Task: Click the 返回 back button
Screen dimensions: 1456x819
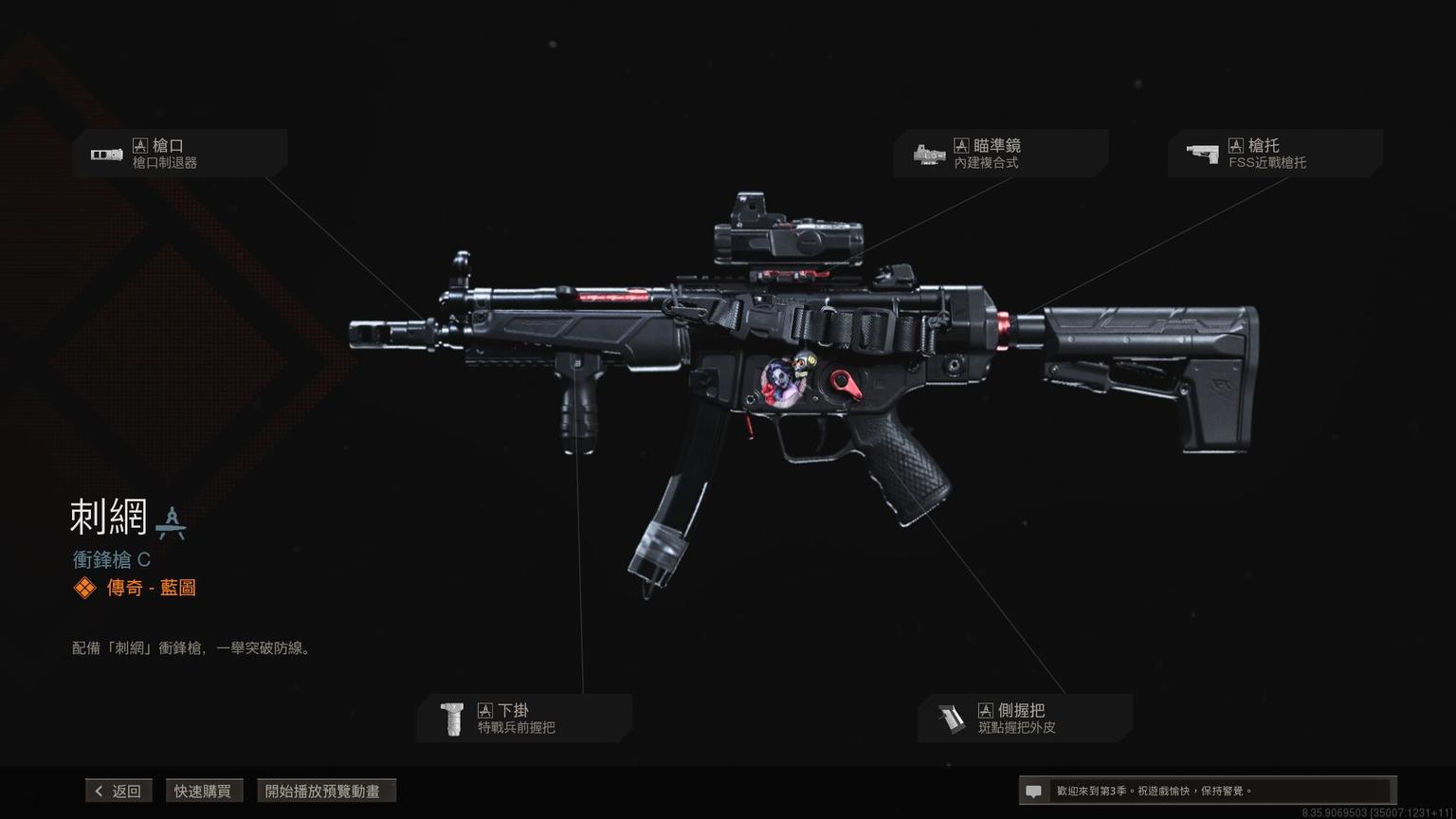Action: click(118, 791)
